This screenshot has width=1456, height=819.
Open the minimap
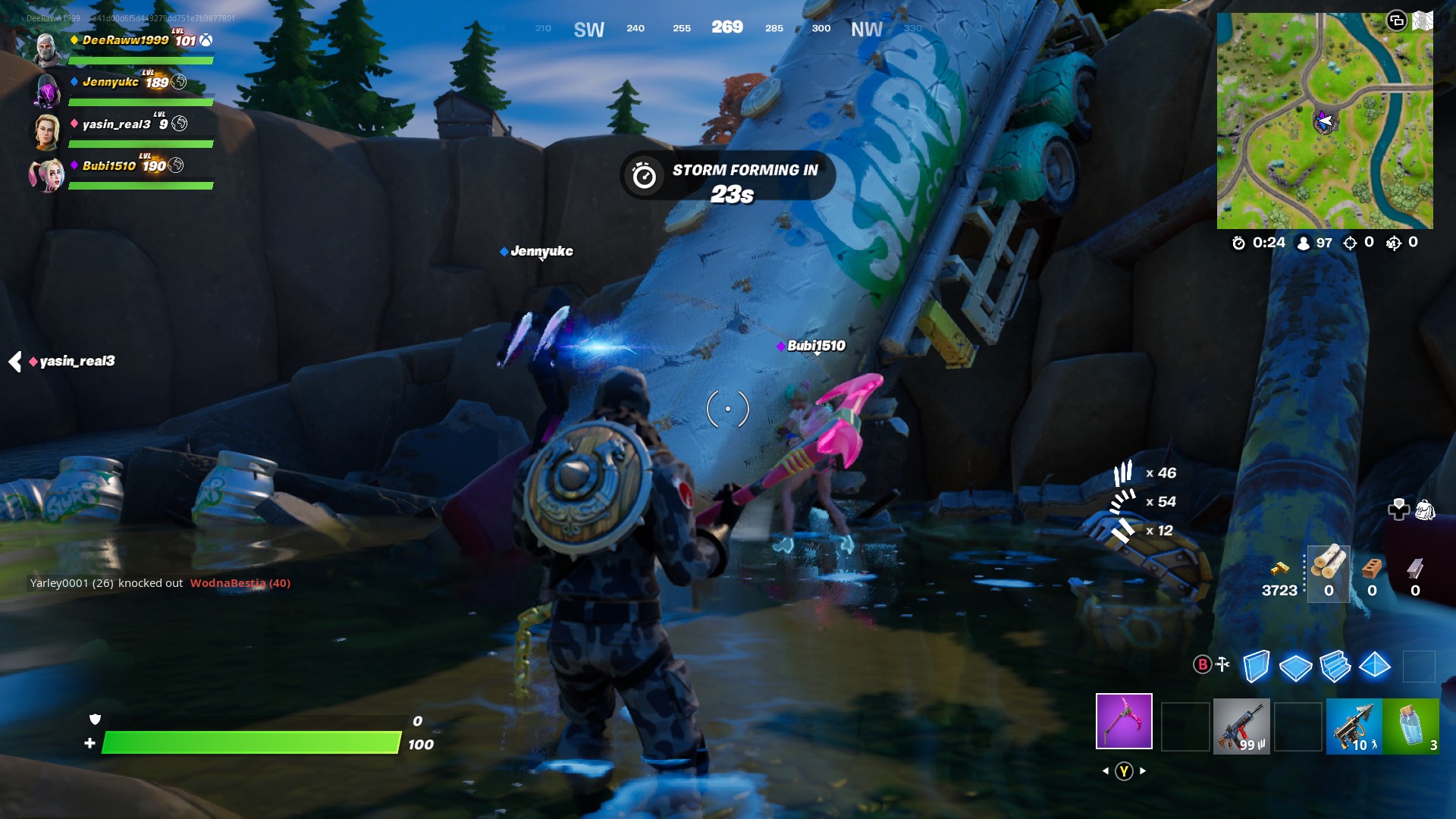[1324, 121]
